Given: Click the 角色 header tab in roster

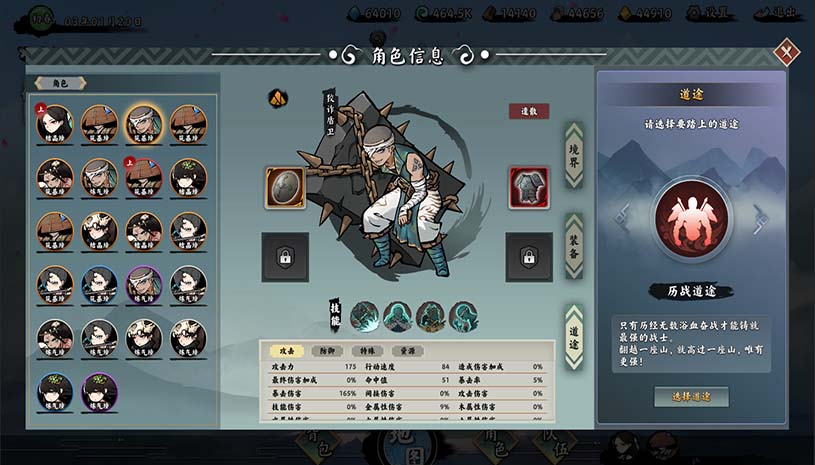Looking at the screenshot, I should coord(60,83).
